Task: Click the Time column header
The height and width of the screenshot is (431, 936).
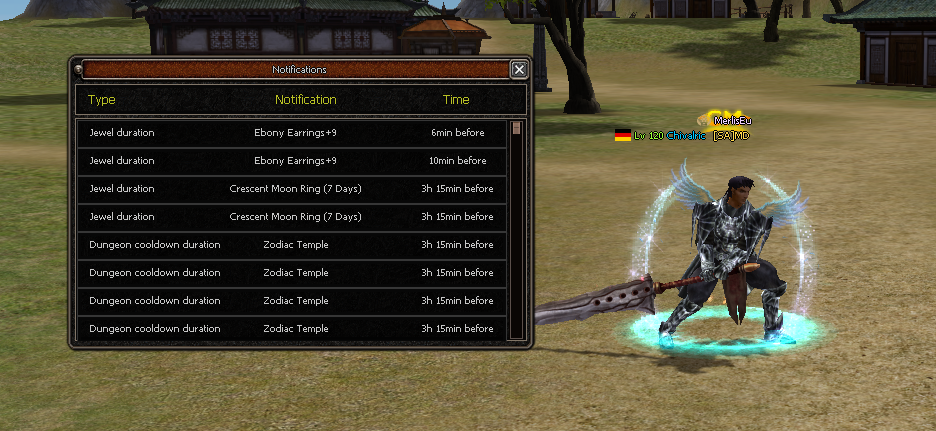Action: pyautogui.click(x=456, y=100)
